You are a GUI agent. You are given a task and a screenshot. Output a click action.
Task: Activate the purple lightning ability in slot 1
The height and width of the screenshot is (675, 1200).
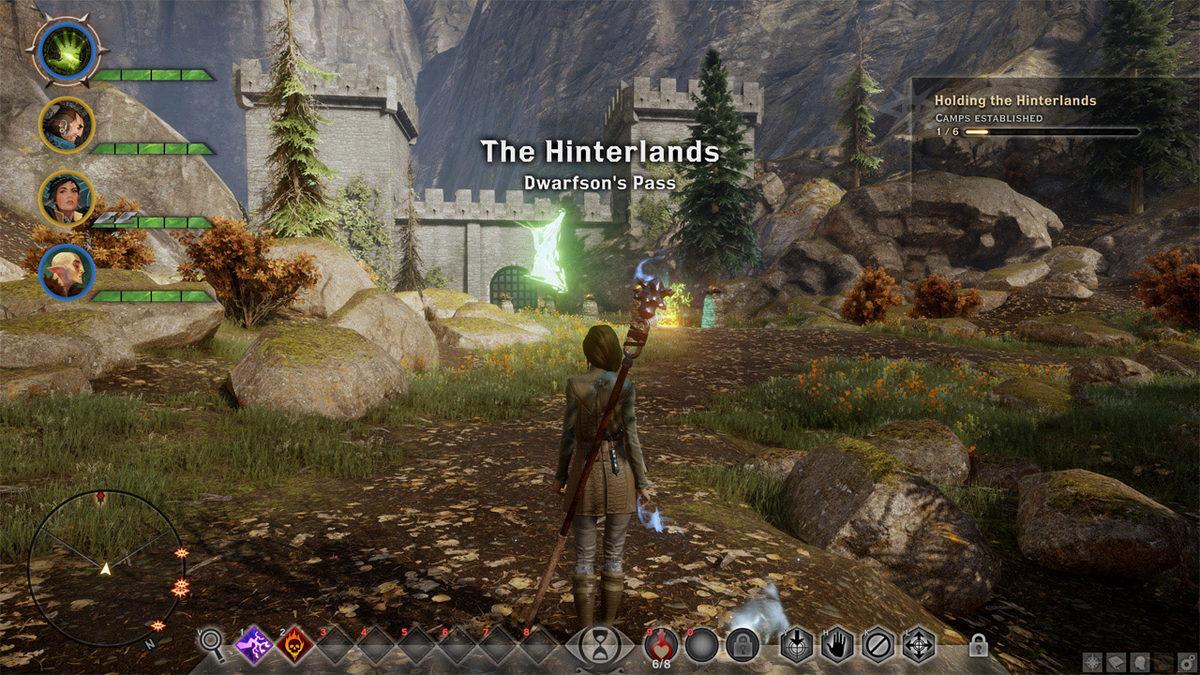point(255,645)
